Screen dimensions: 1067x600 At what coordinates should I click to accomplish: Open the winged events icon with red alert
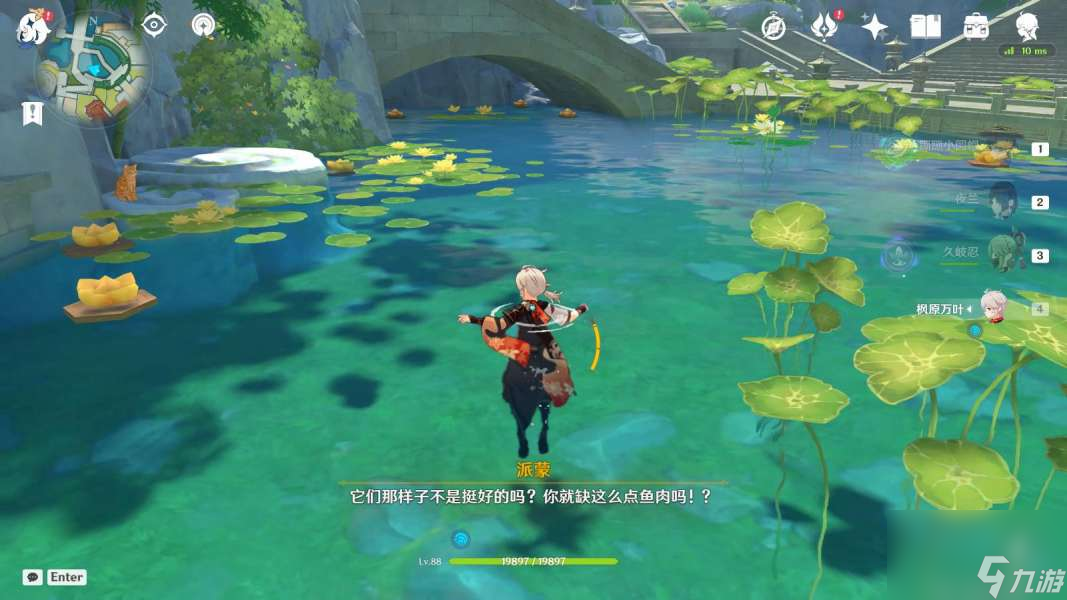pyautogui.click(x=823, y=27)
